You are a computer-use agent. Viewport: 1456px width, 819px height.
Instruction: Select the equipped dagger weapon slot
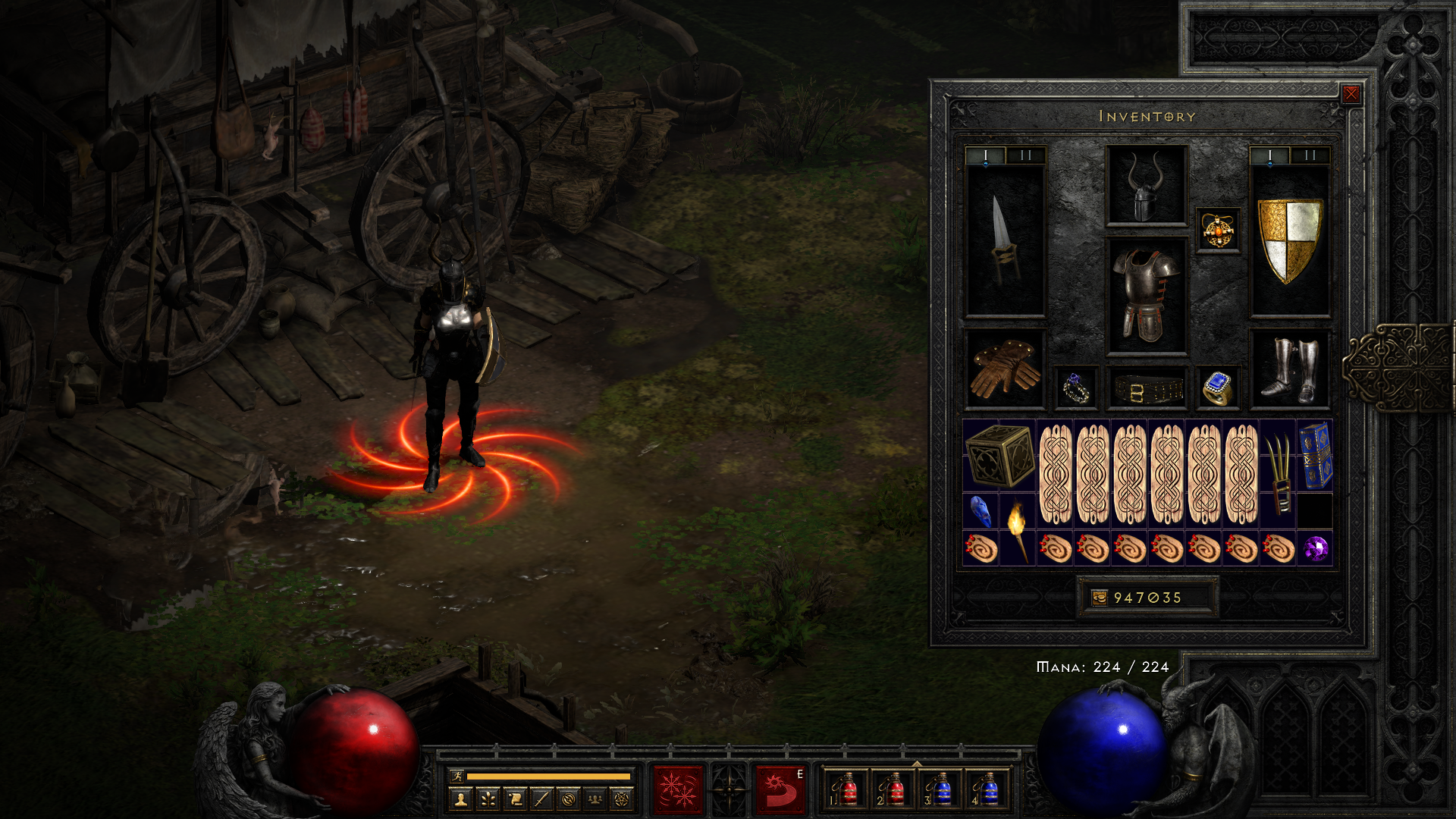[x=1005, y=240]
